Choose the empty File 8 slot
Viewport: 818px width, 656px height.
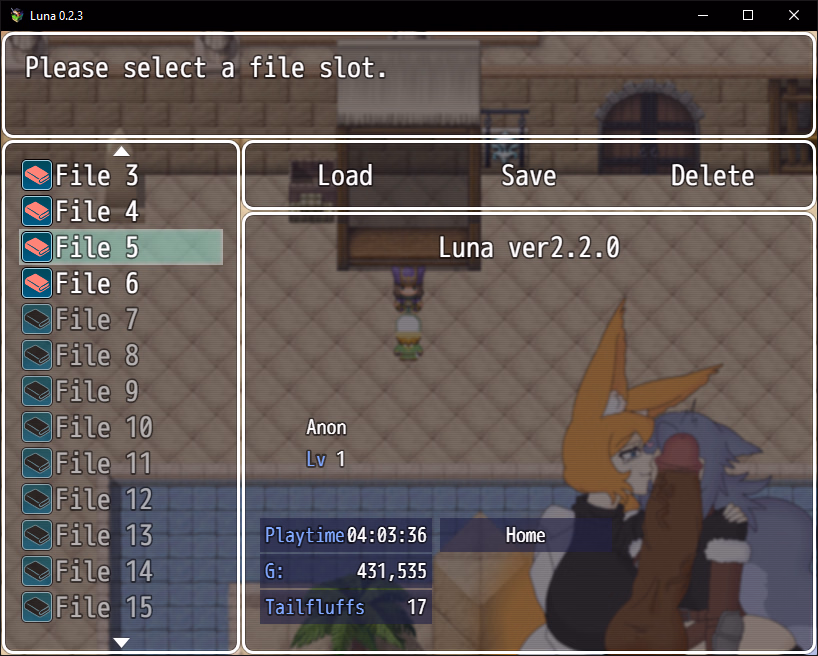point(121,356)
